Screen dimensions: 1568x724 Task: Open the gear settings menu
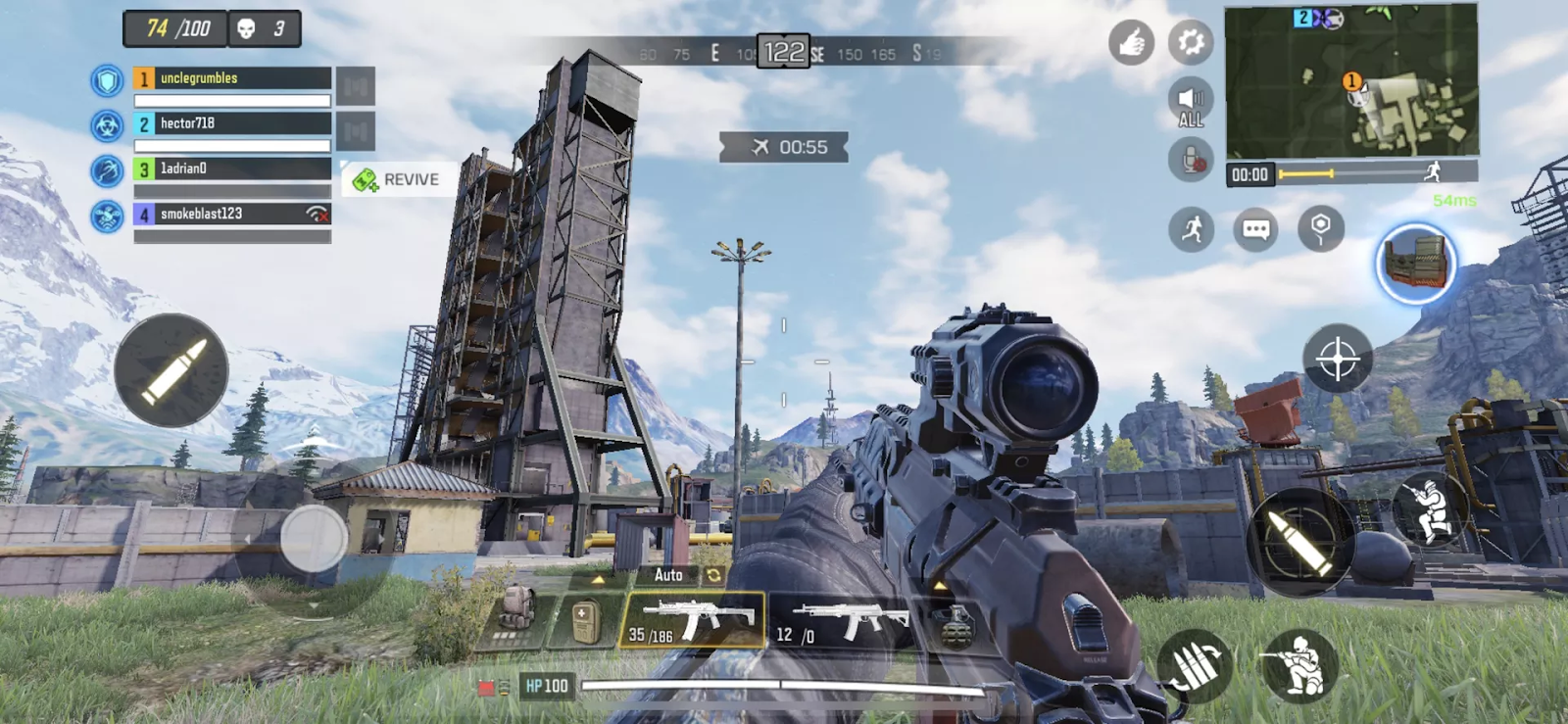point(1191,43)
